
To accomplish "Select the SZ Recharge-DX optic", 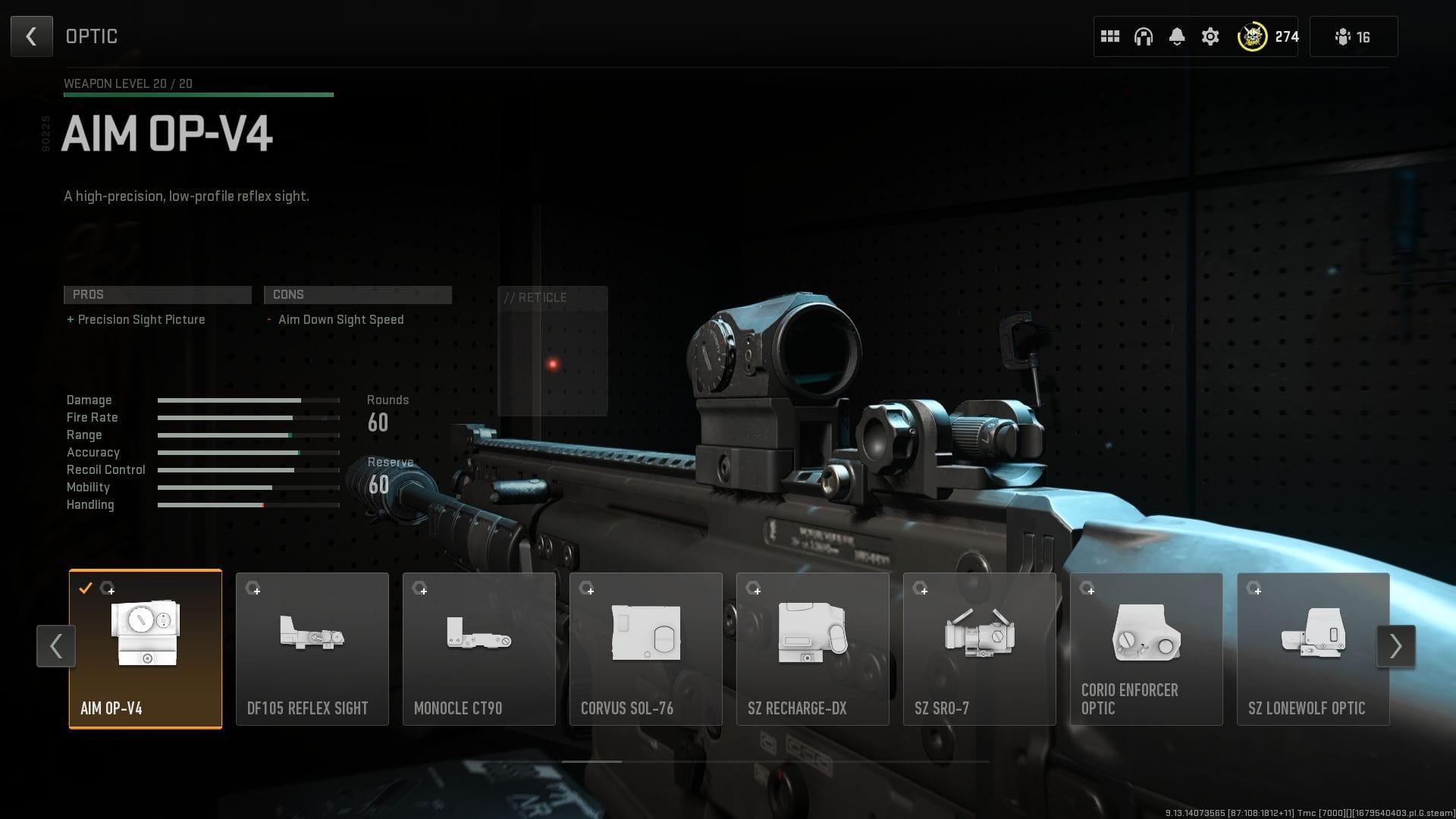I will 812,648.
